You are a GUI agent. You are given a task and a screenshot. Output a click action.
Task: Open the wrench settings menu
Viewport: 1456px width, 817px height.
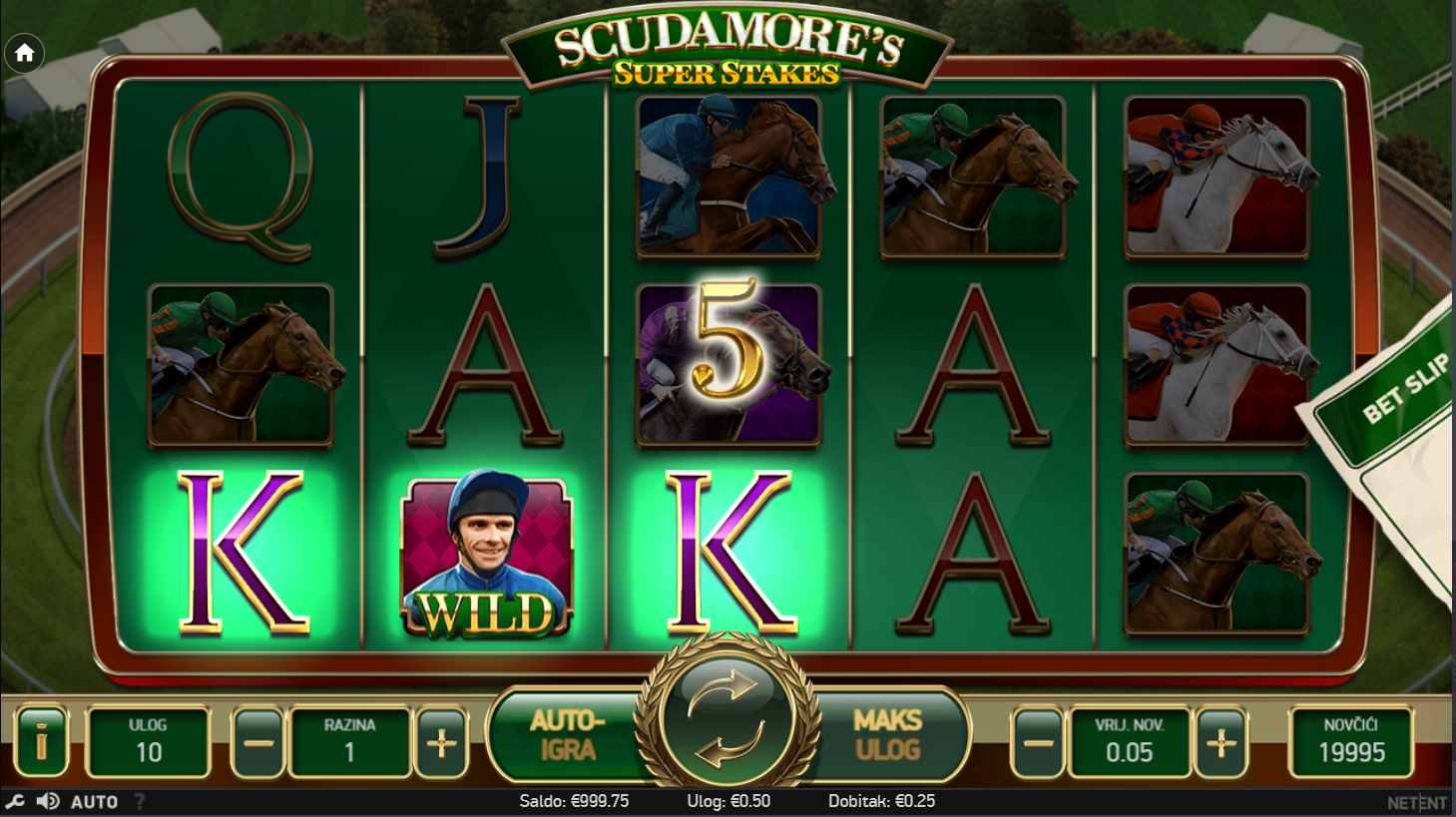click(15, 801)
